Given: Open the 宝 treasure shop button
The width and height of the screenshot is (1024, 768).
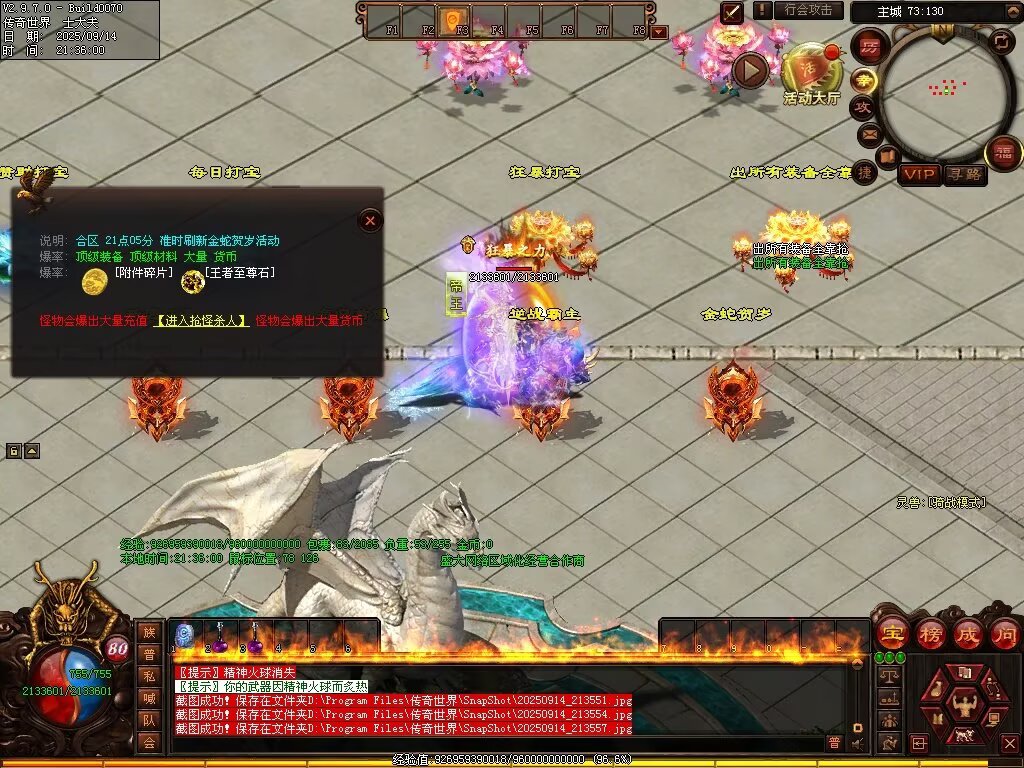Looking at the screenshot, I should tap(891, 633).
